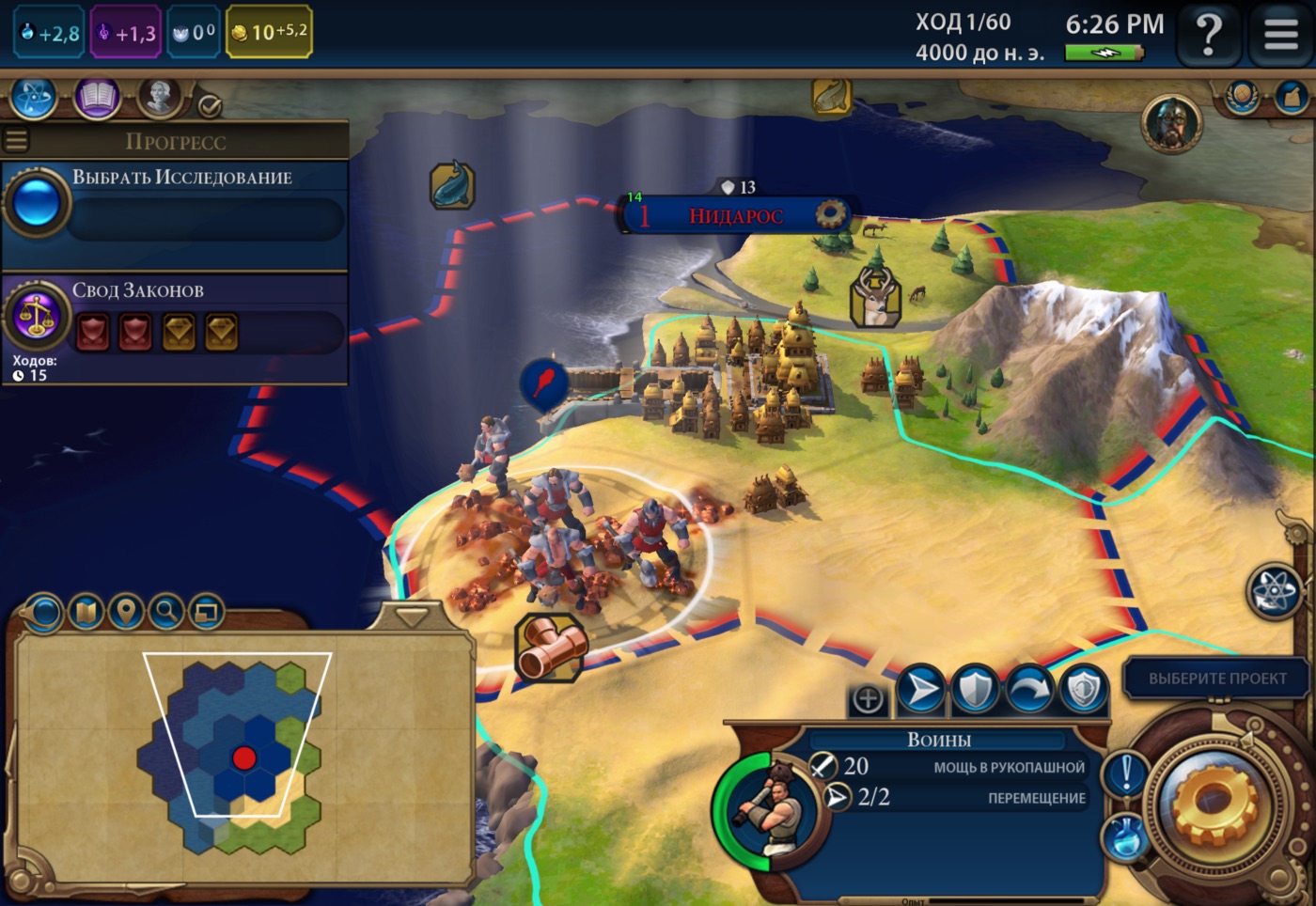Collapse the minimap with the arrow tab
The image size is (1316, 906).
pyautogui.click(x=411, y=617)
